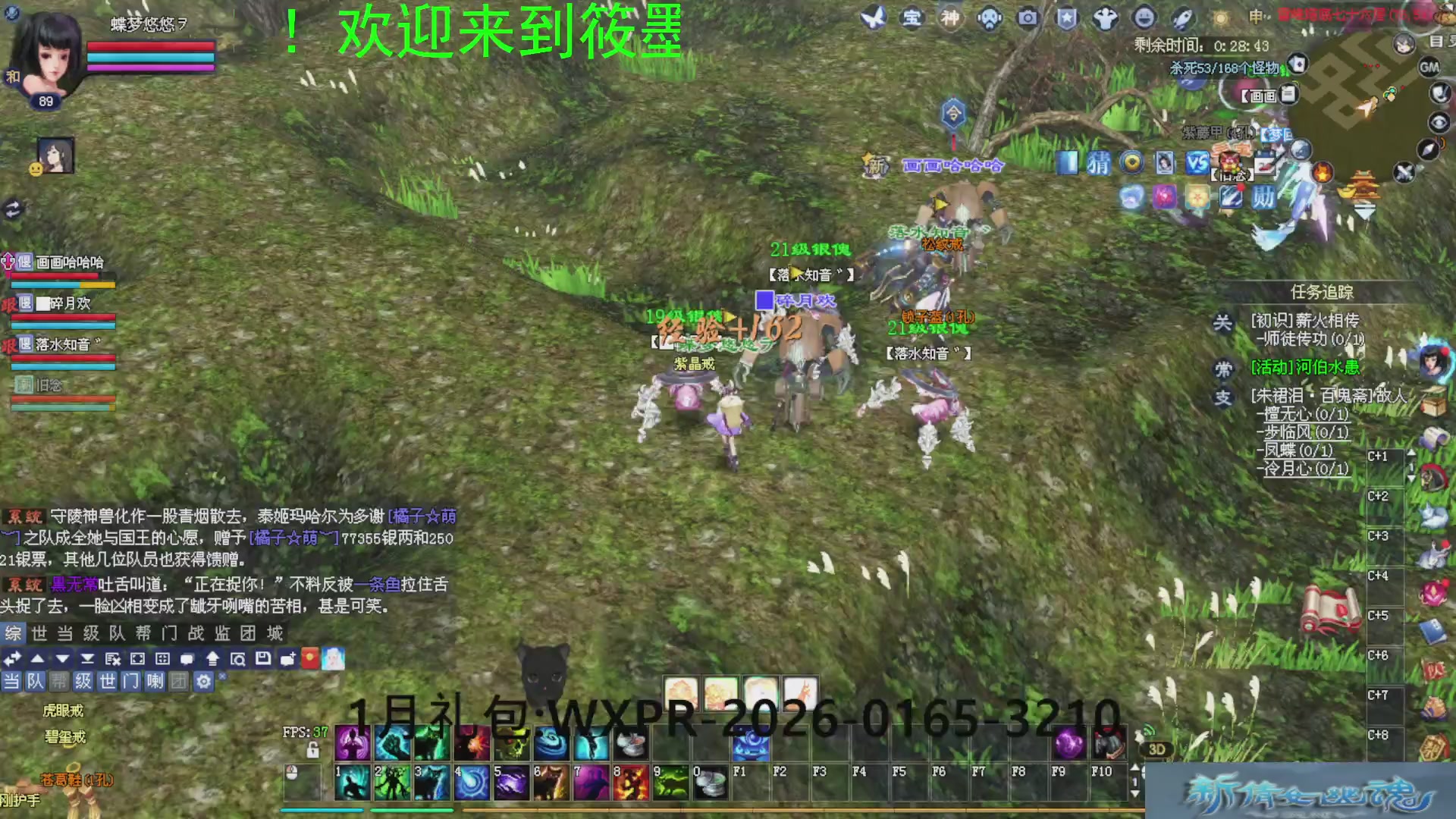The image size is (1456, 819).
Task: Open the red envelope icon in the chat toolbar
Action: (x=310, y=659)
